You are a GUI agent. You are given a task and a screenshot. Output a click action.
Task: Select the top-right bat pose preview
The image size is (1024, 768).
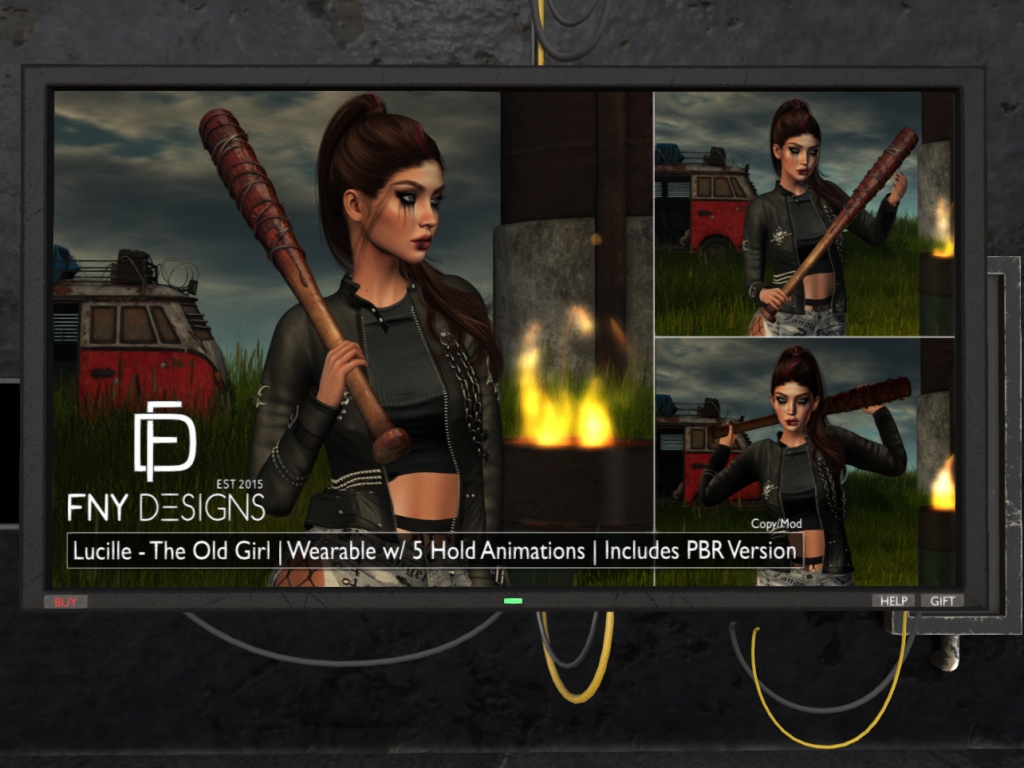tap(804, 214)
